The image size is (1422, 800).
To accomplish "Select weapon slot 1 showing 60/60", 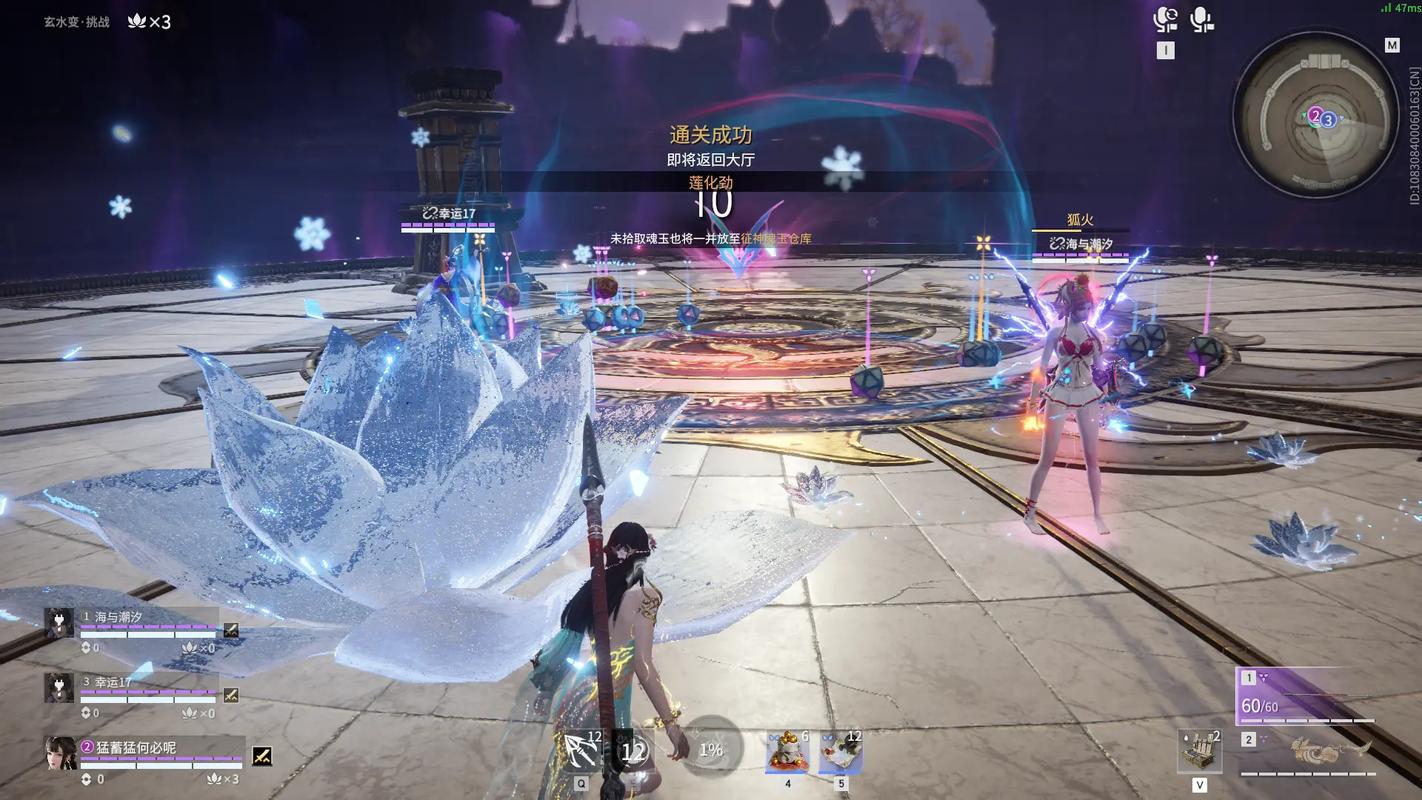I will click(x=1305, y=697).
